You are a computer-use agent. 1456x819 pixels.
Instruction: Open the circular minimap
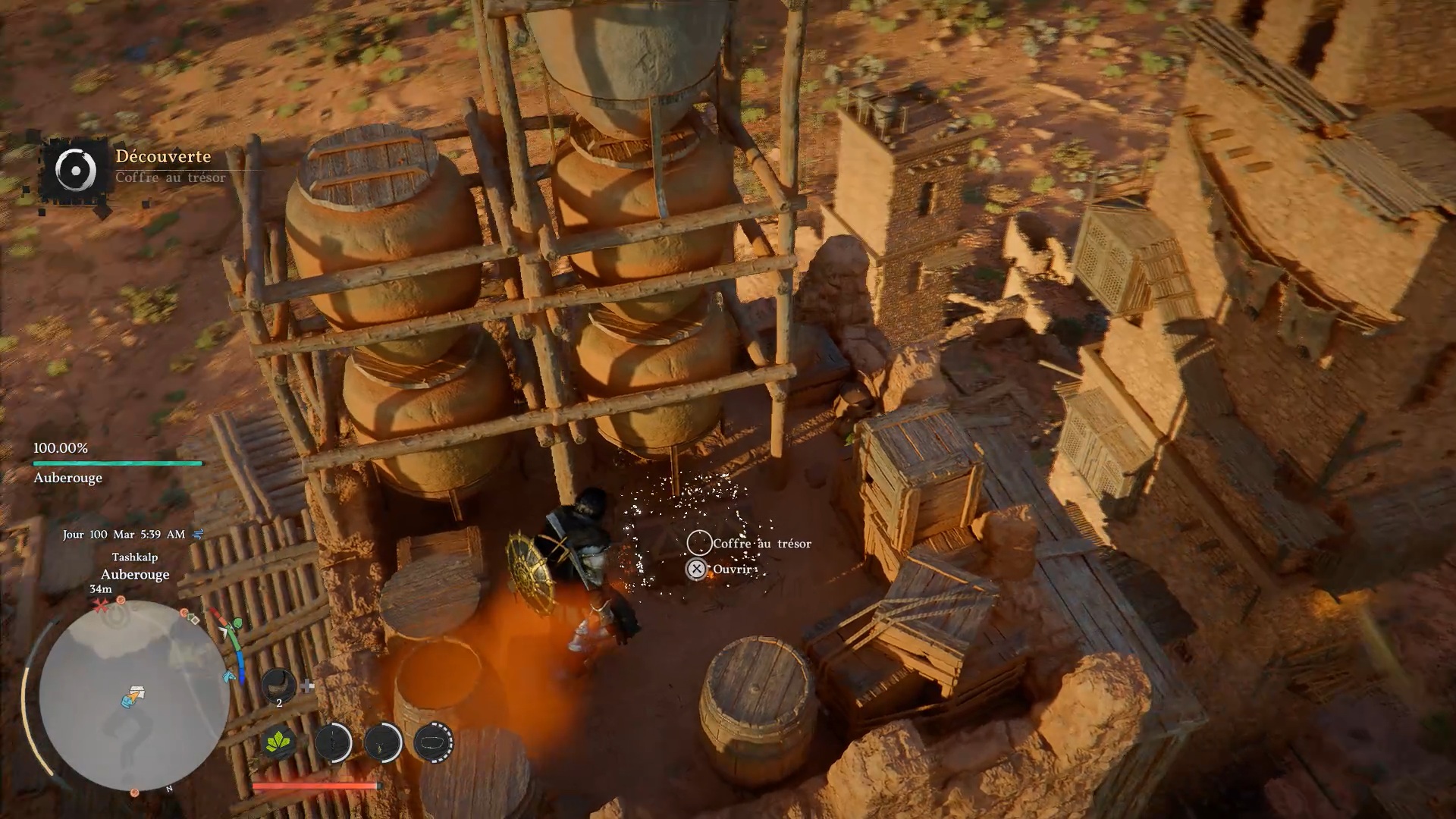tap(133, 695)
